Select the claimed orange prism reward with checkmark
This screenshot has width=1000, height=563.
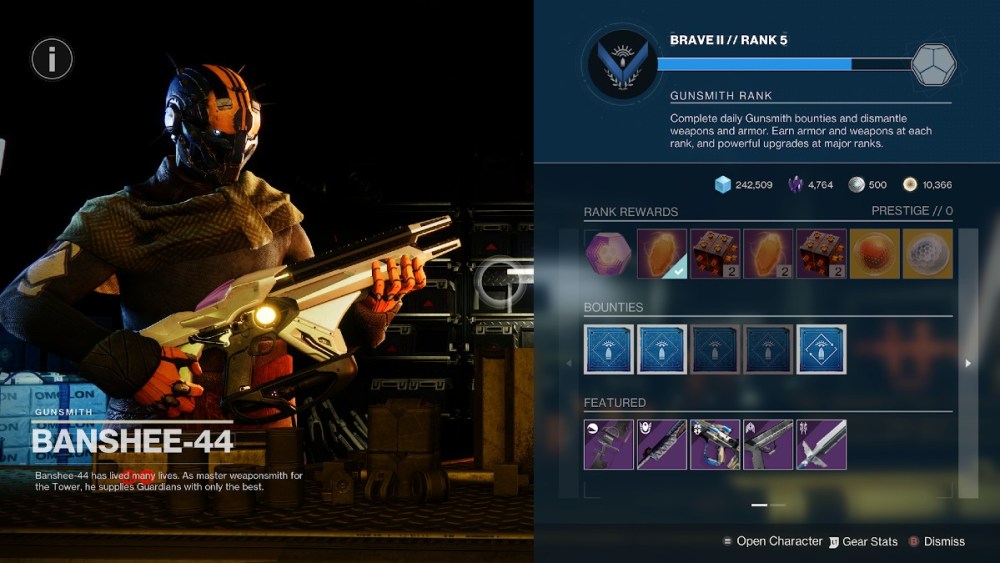point(662,254)
